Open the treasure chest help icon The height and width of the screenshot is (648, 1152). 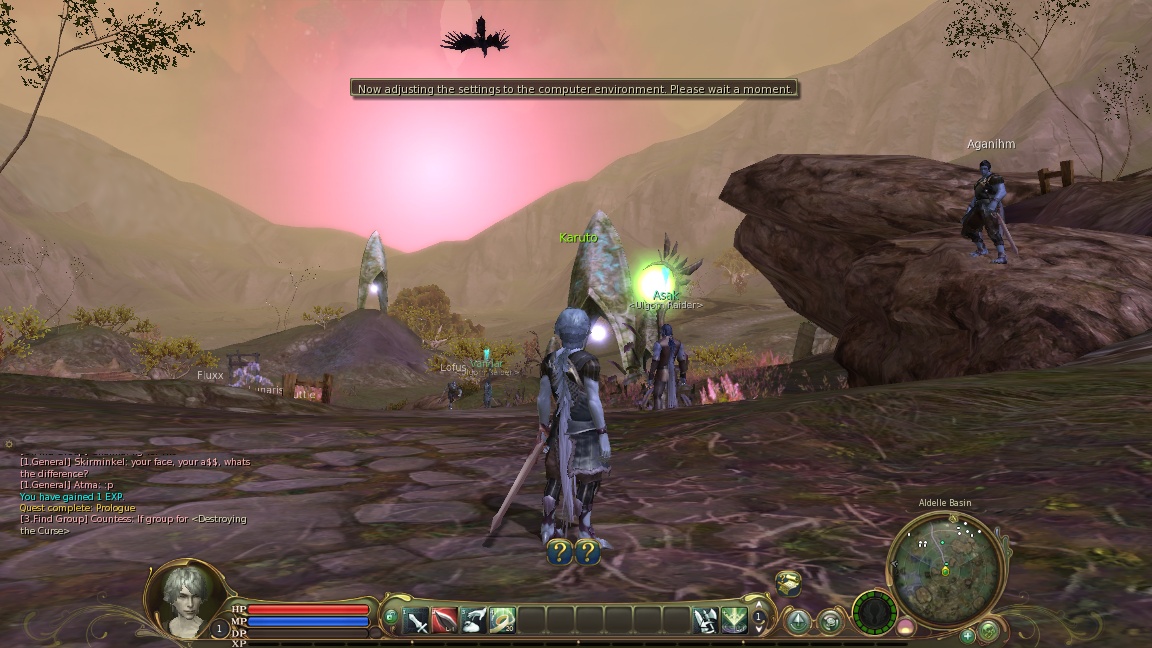point(789,582)
